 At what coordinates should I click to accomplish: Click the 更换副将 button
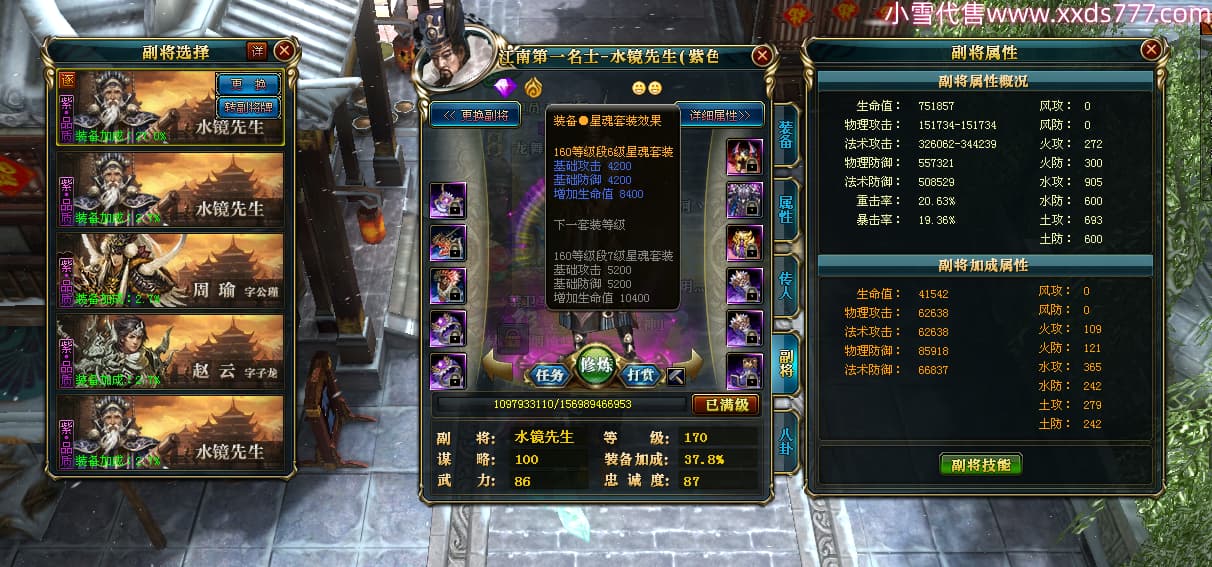pyautogui.click(x=476, y=115)
